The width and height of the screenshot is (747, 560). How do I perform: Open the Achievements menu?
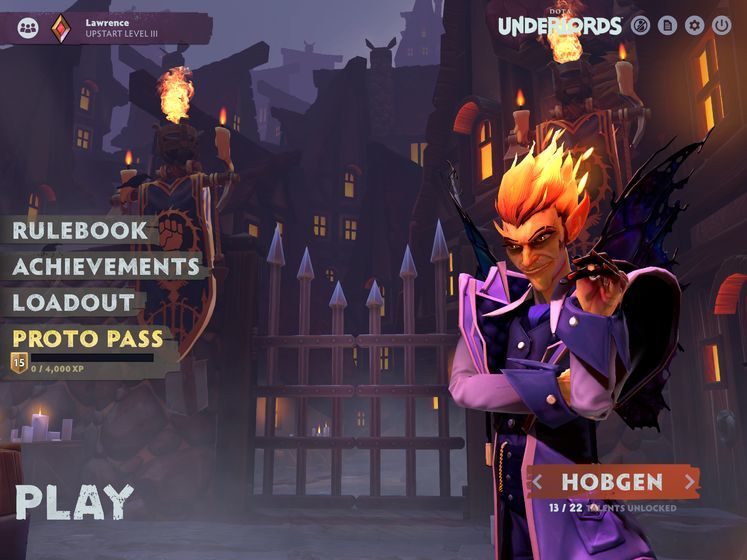(106, 266)
